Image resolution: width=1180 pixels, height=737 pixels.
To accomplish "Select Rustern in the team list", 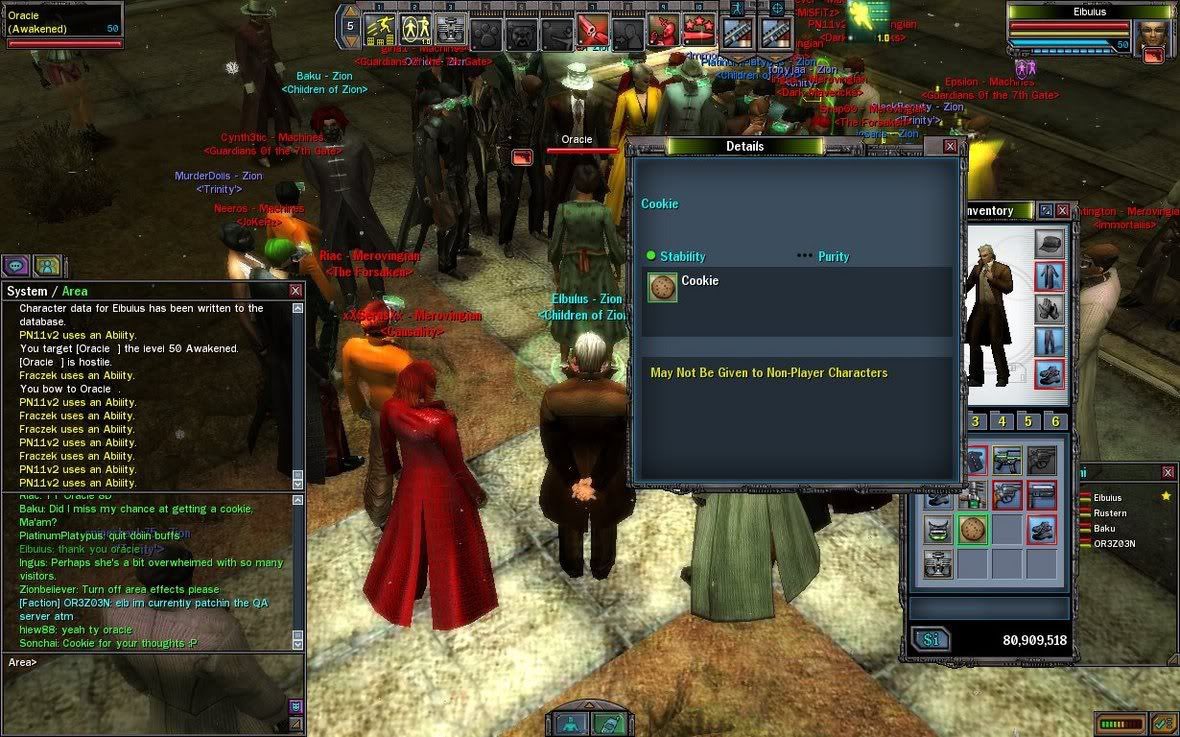I will 1110,513.
